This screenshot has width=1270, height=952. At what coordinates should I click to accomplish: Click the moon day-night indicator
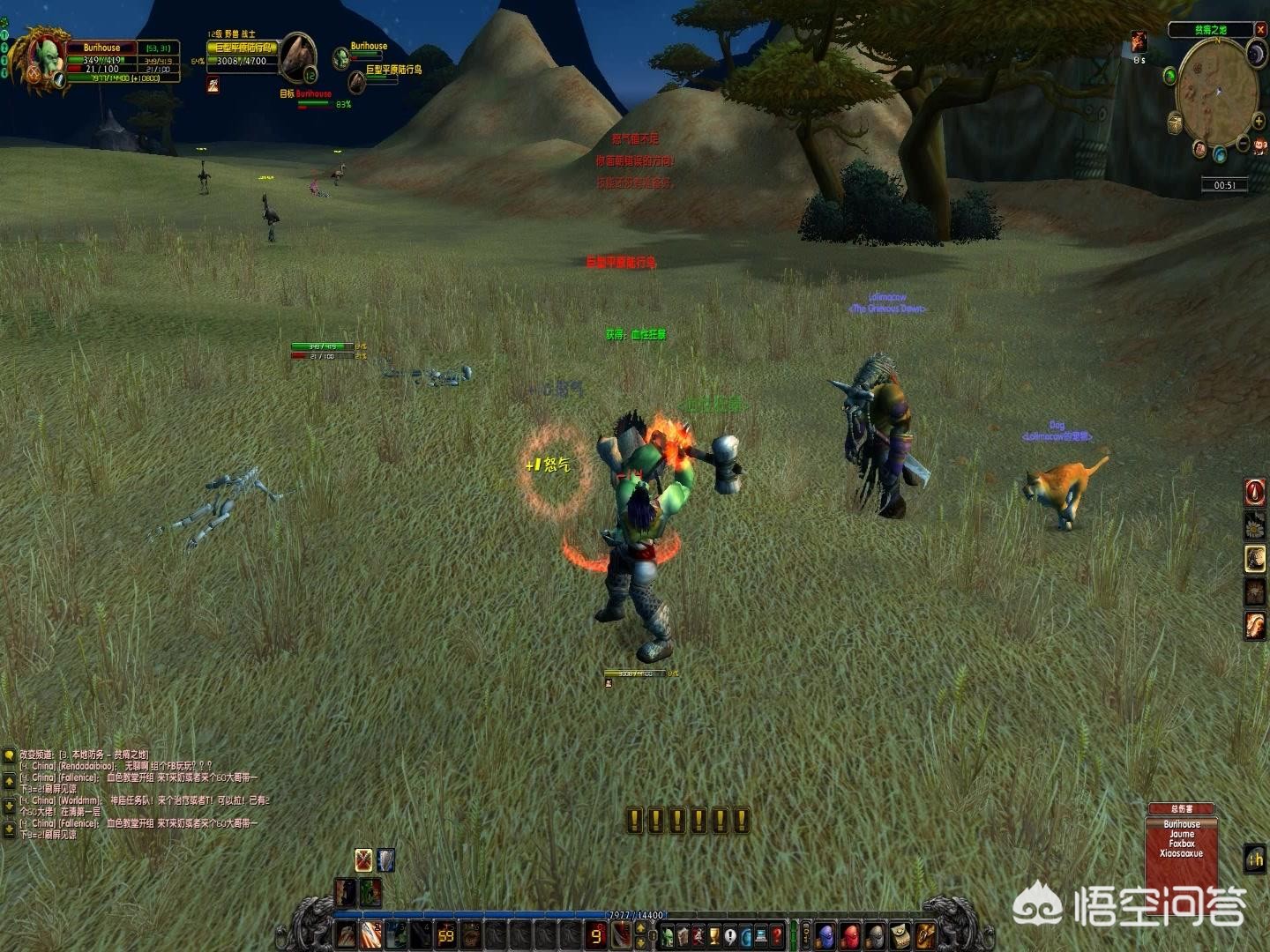coord(1255,56)
